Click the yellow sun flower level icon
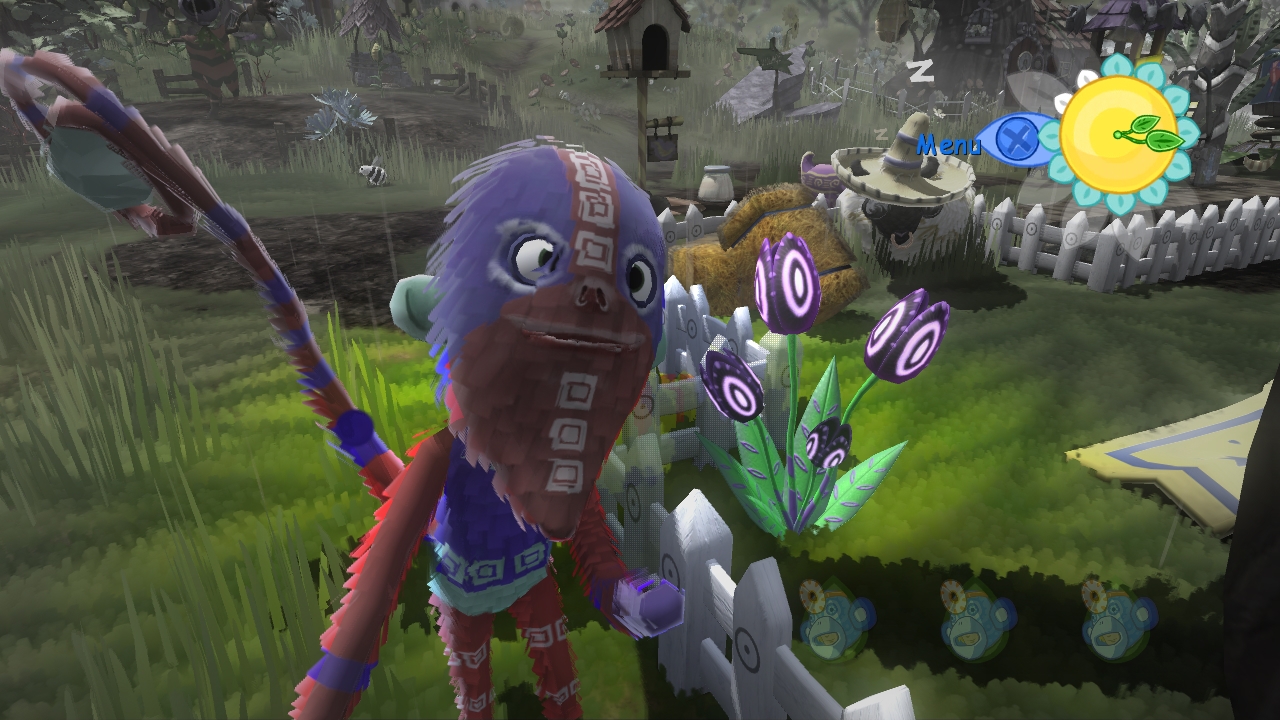This screenshot has width=1280, height=720. click(x=1120, y=136)
